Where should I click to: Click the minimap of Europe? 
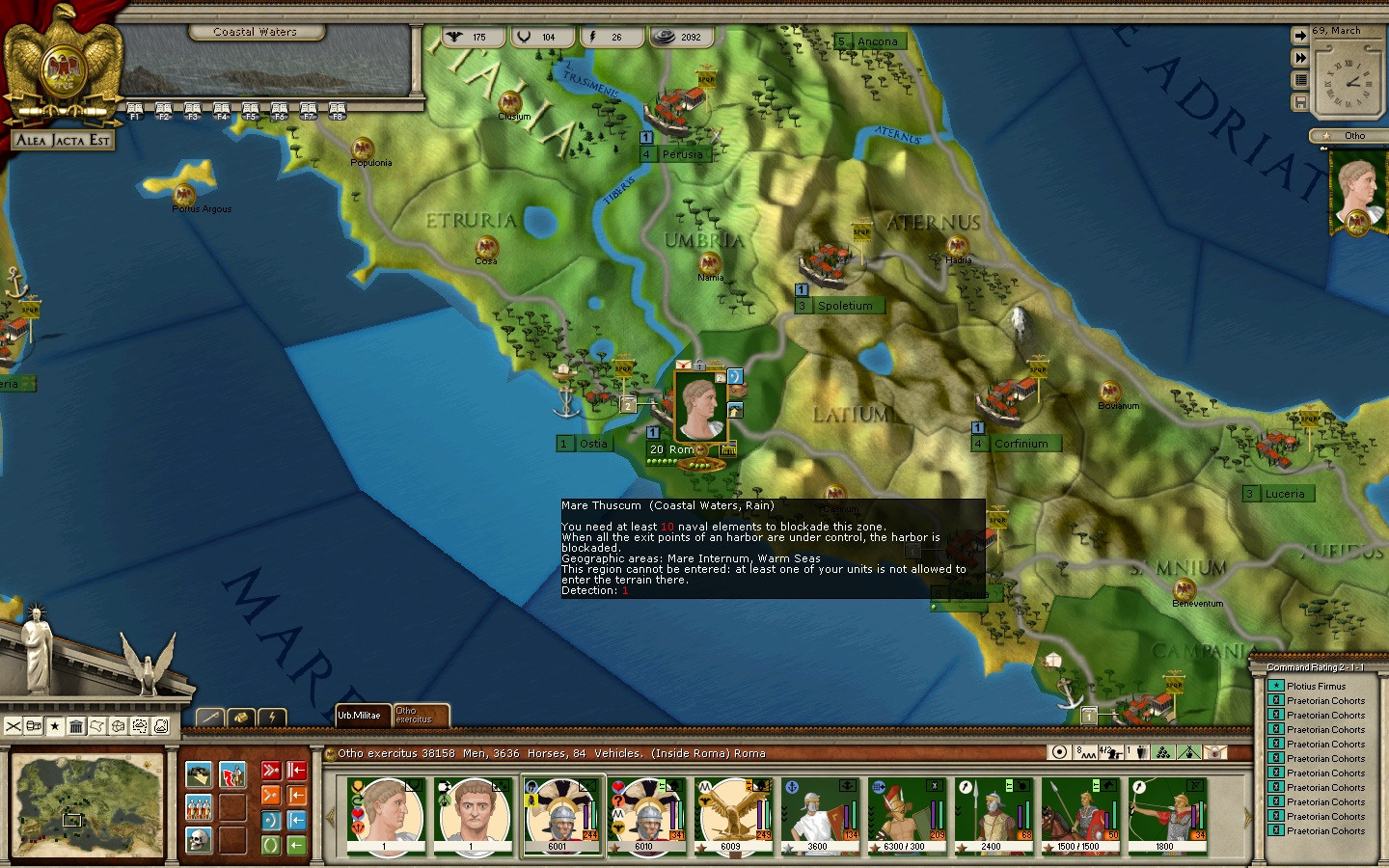coord(87,805)
